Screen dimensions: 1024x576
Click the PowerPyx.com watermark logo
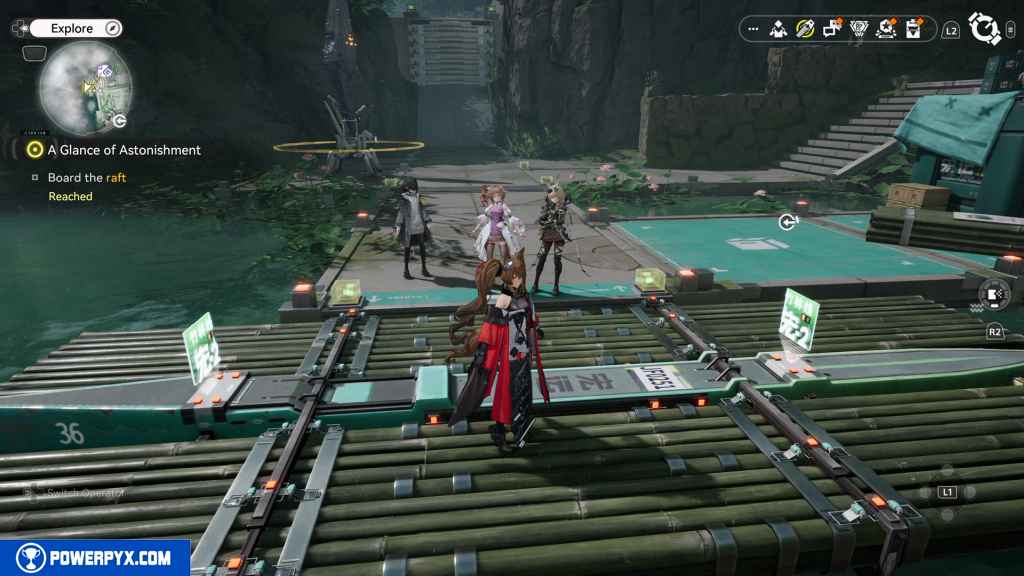tap(95, 558)
